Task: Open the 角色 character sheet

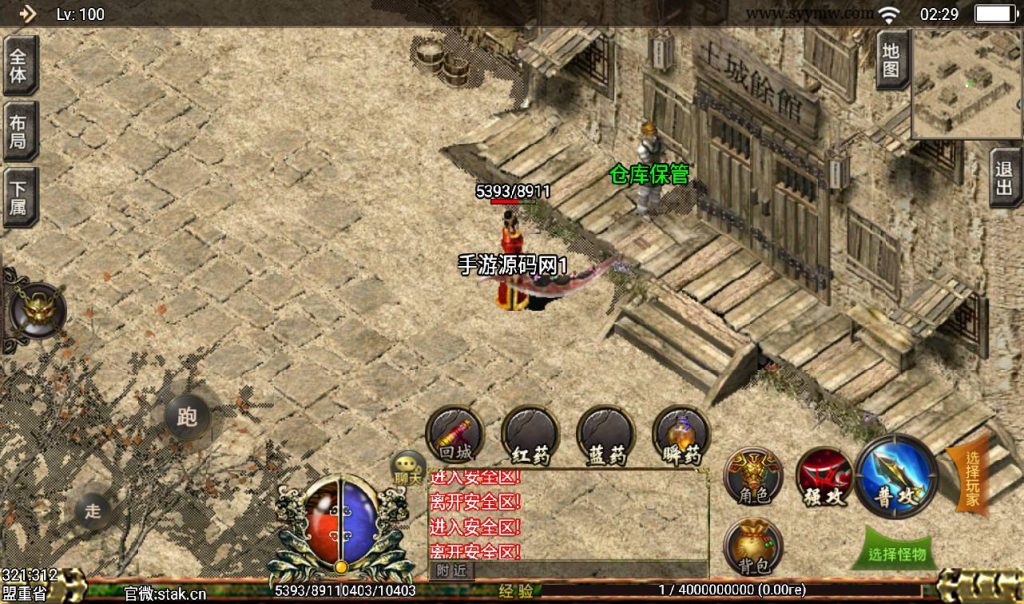Action: click(753, 476)
